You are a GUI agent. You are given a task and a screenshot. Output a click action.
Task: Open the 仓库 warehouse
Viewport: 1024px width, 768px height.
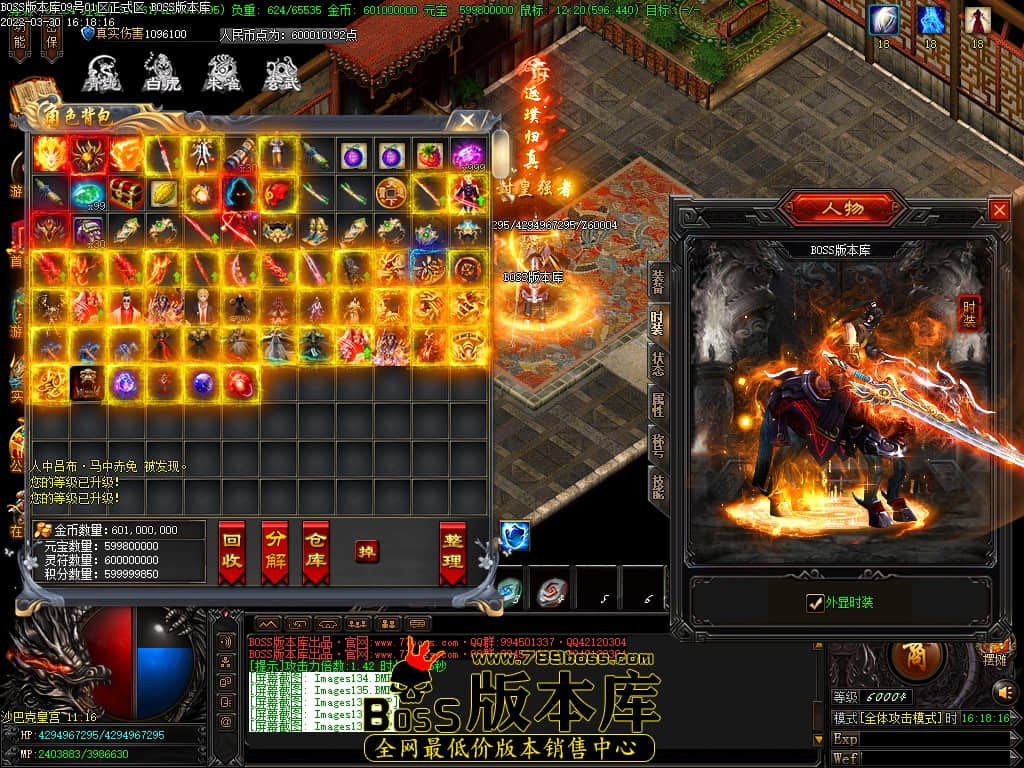(316, 551)
